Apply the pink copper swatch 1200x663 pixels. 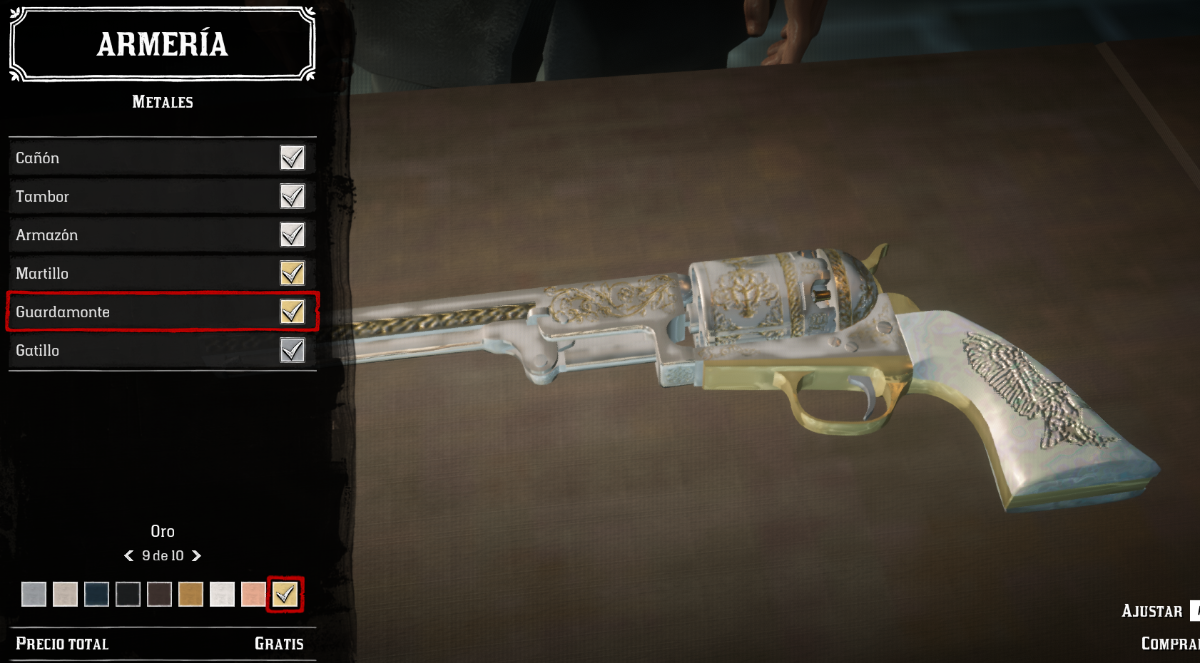(x=253, y=595)
